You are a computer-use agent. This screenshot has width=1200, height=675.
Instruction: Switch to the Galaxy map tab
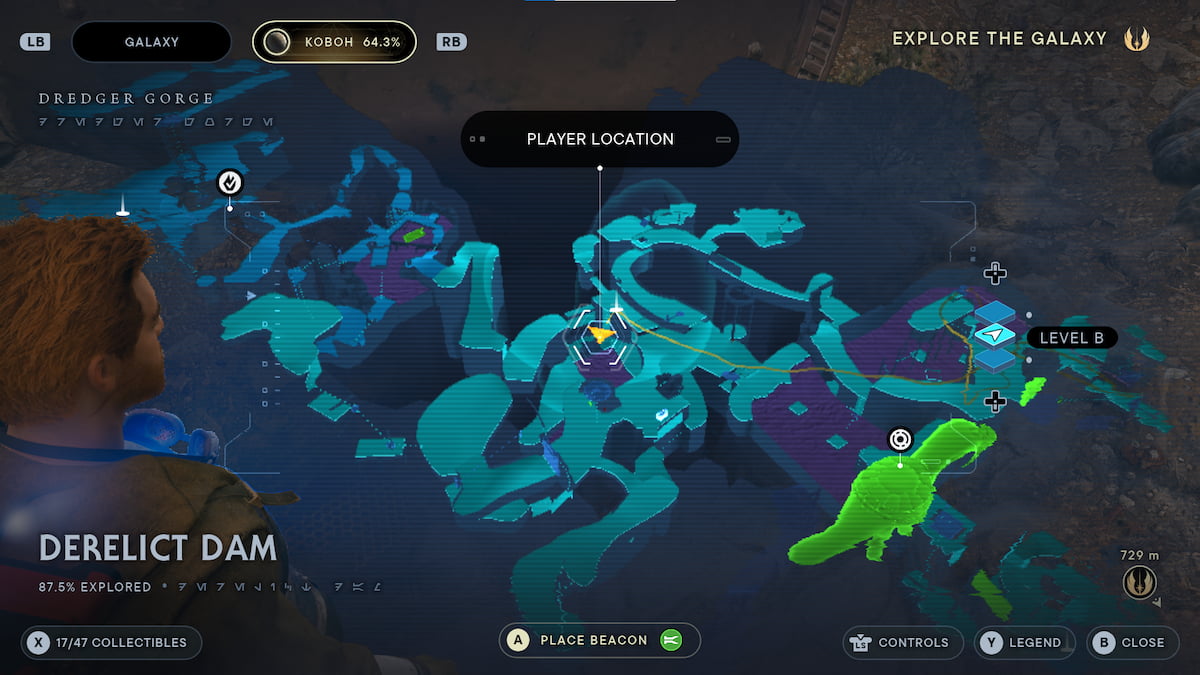tap(151, 42)
